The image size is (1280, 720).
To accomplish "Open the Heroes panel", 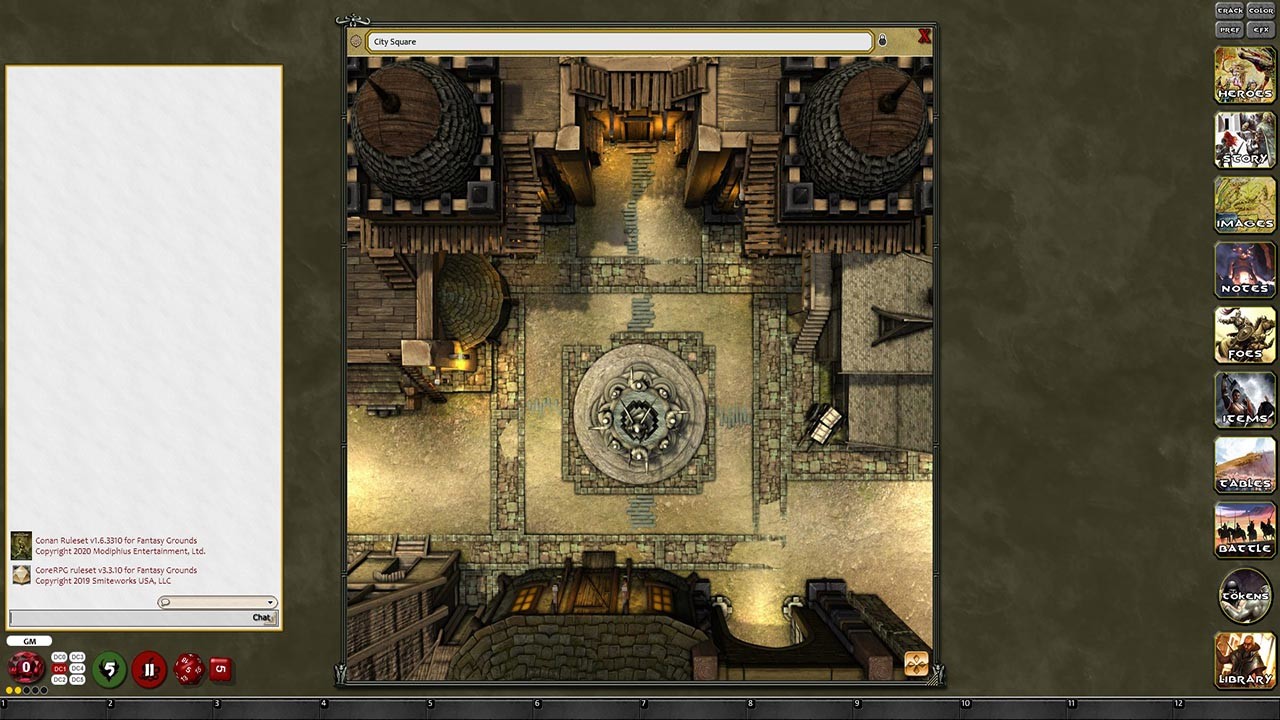I will coord(1244,75).
